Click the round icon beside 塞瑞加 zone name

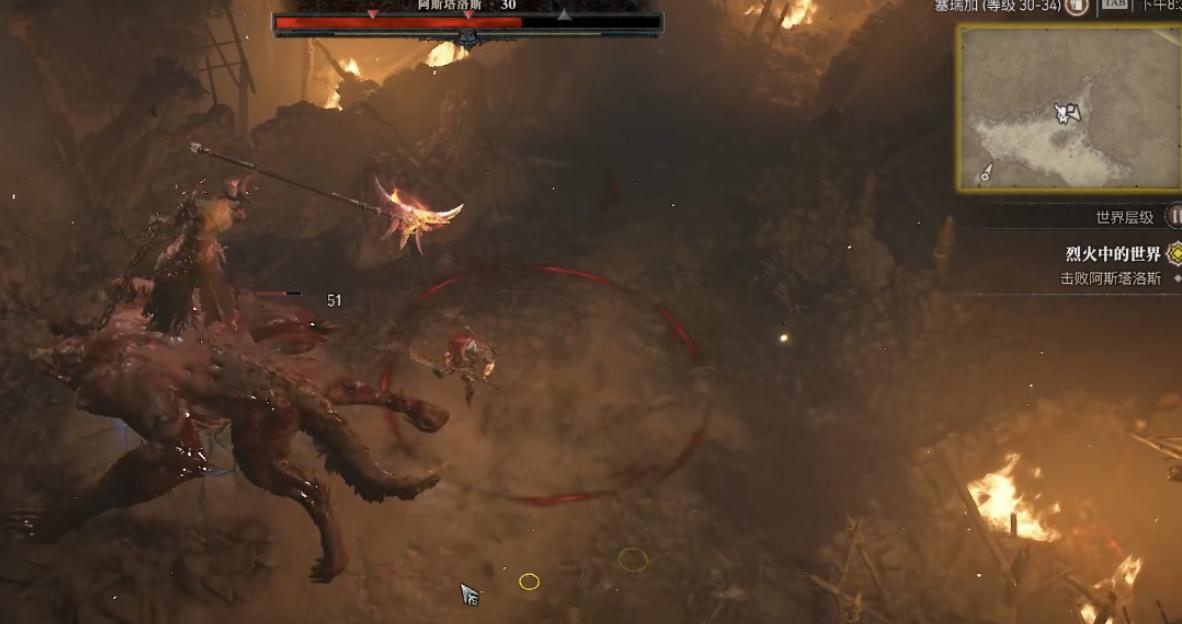click(1077, 7)
